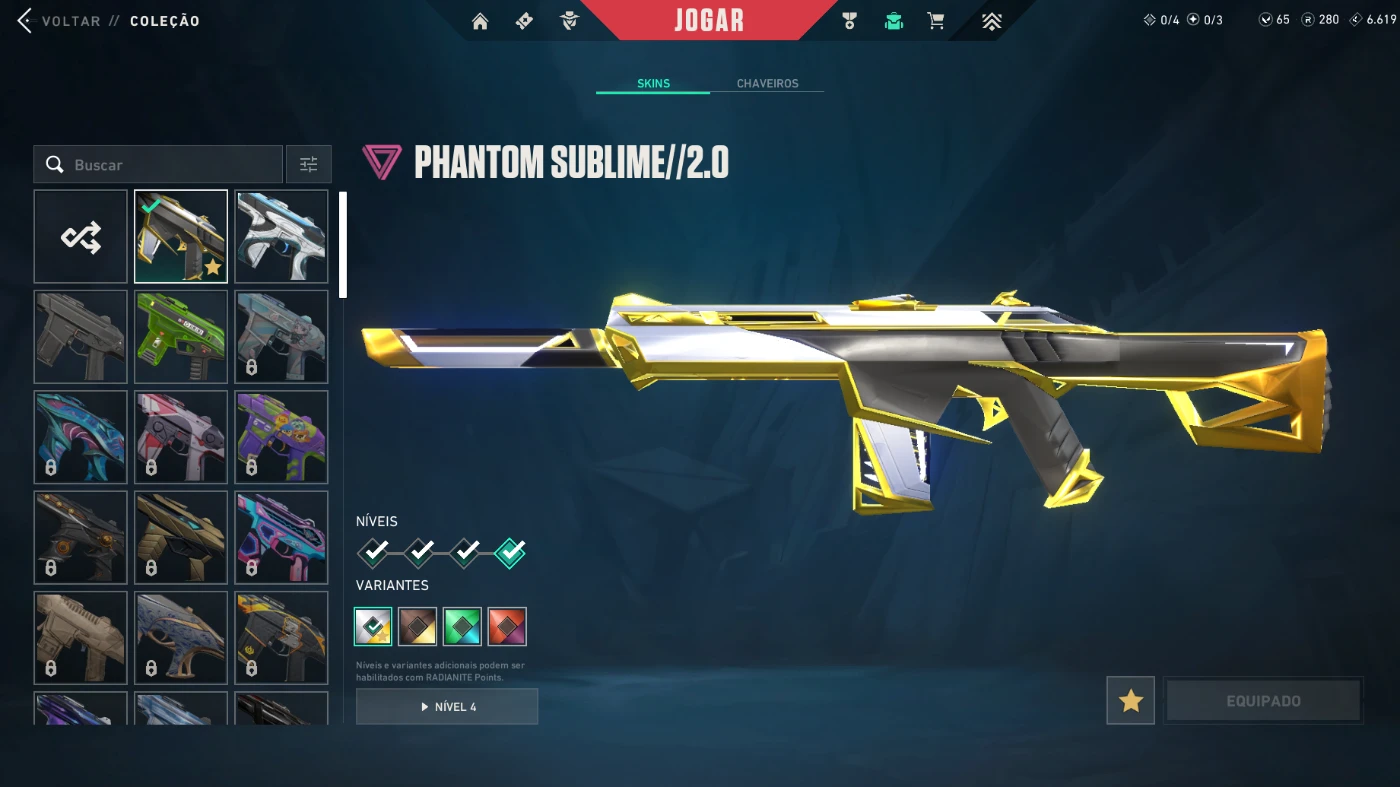Switch to the Chaveiros tab
The image size is (1400, 787).
tap(767, 84)
